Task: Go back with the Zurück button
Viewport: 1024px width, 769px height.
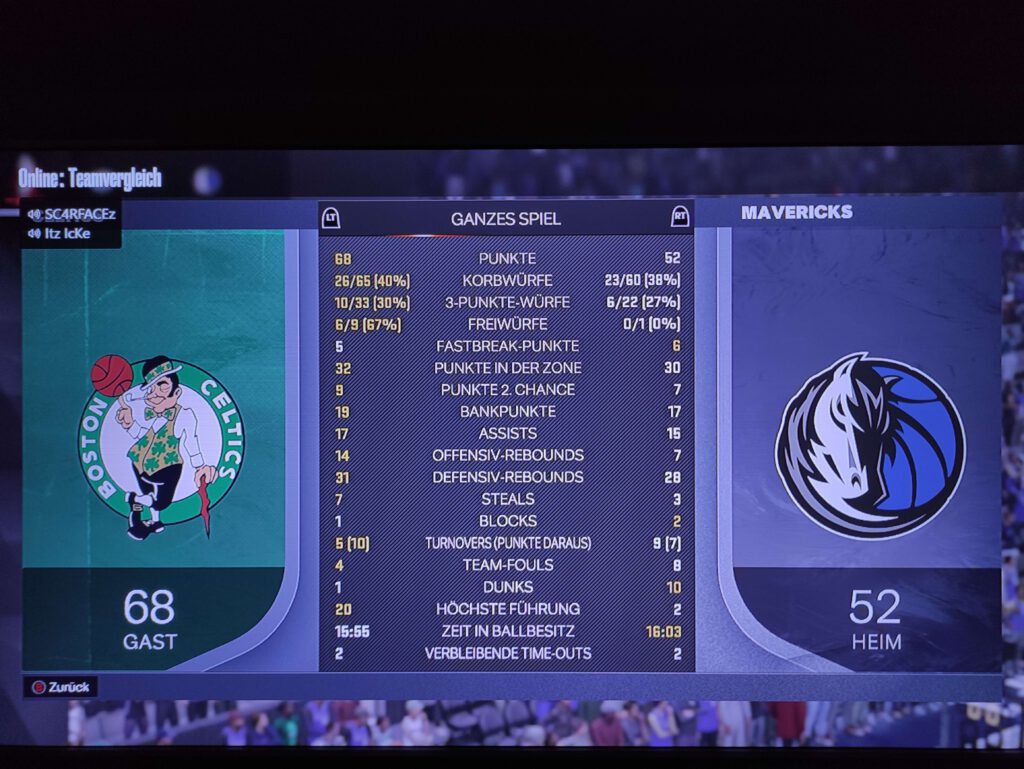Action: point(61,687)
